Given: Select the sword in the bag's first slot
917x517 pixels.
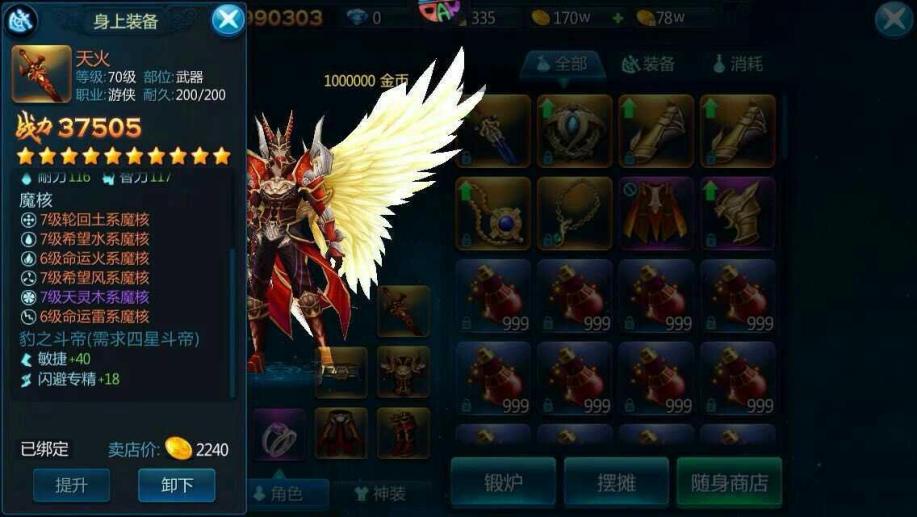Looking at the screenshot, I should coord(493,130).
